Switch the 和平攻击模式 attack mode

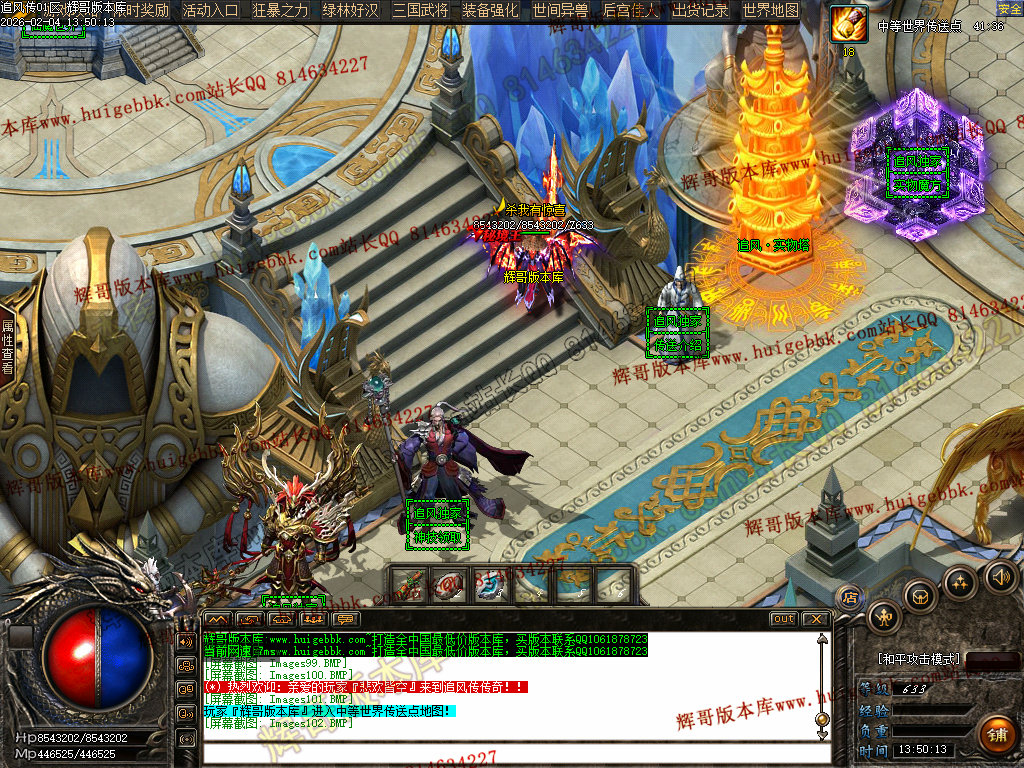tap(919, 660)
